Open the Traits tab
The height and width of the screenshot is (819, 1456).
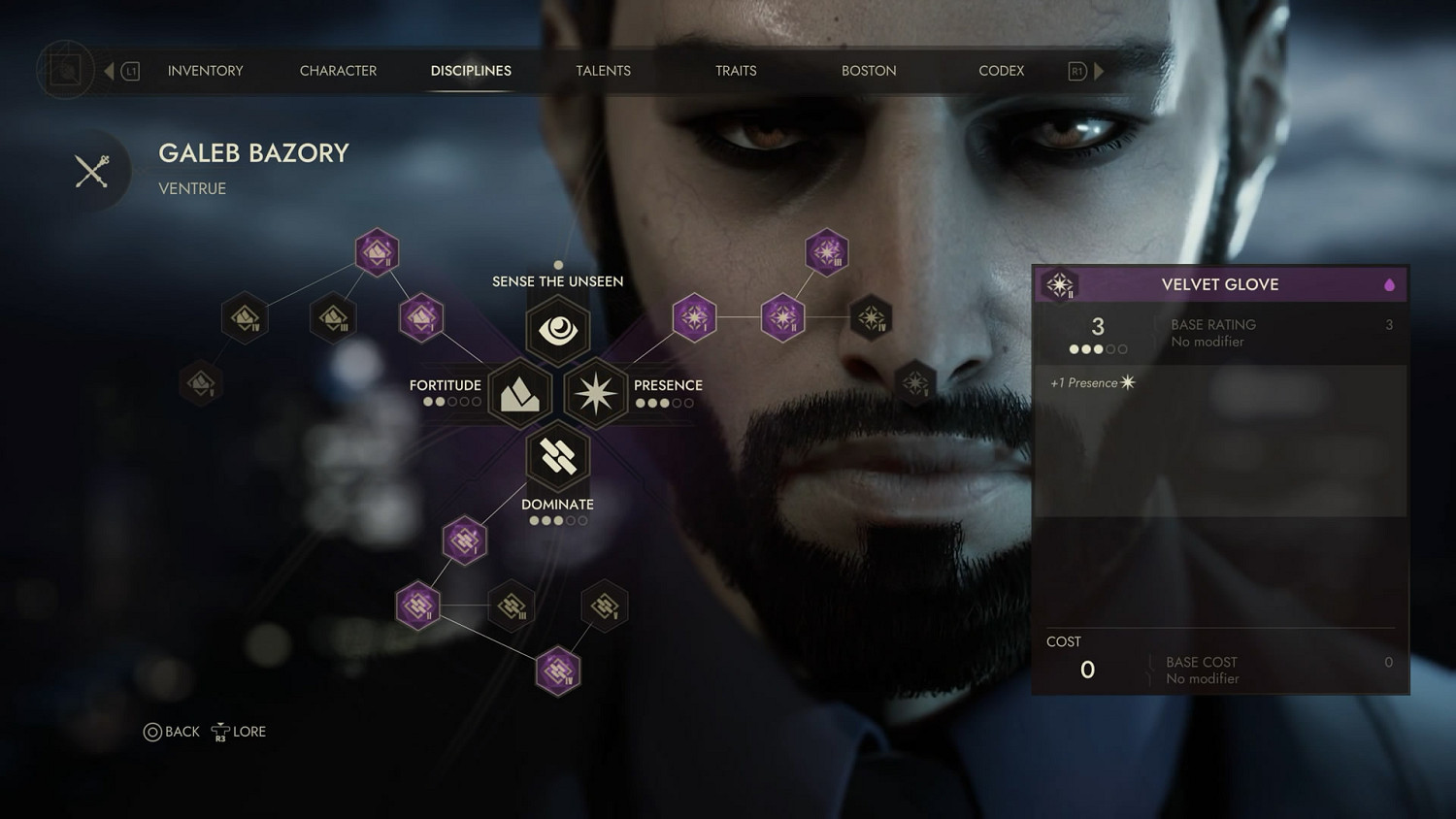tap(736, 71)
